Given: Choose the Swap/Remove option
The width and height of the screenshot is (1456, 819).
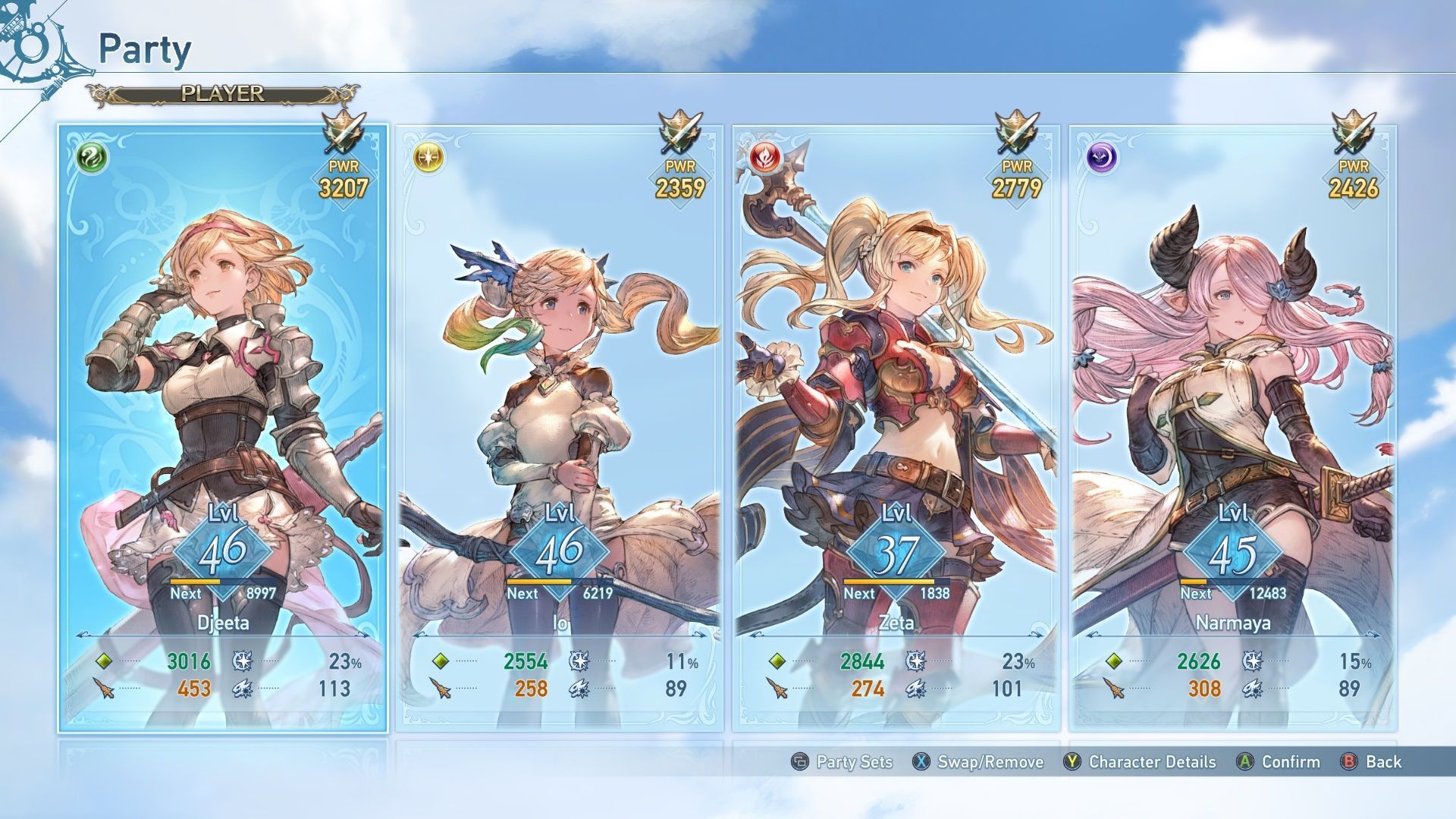Looking at the screenshot, I should tap(978, 762).
